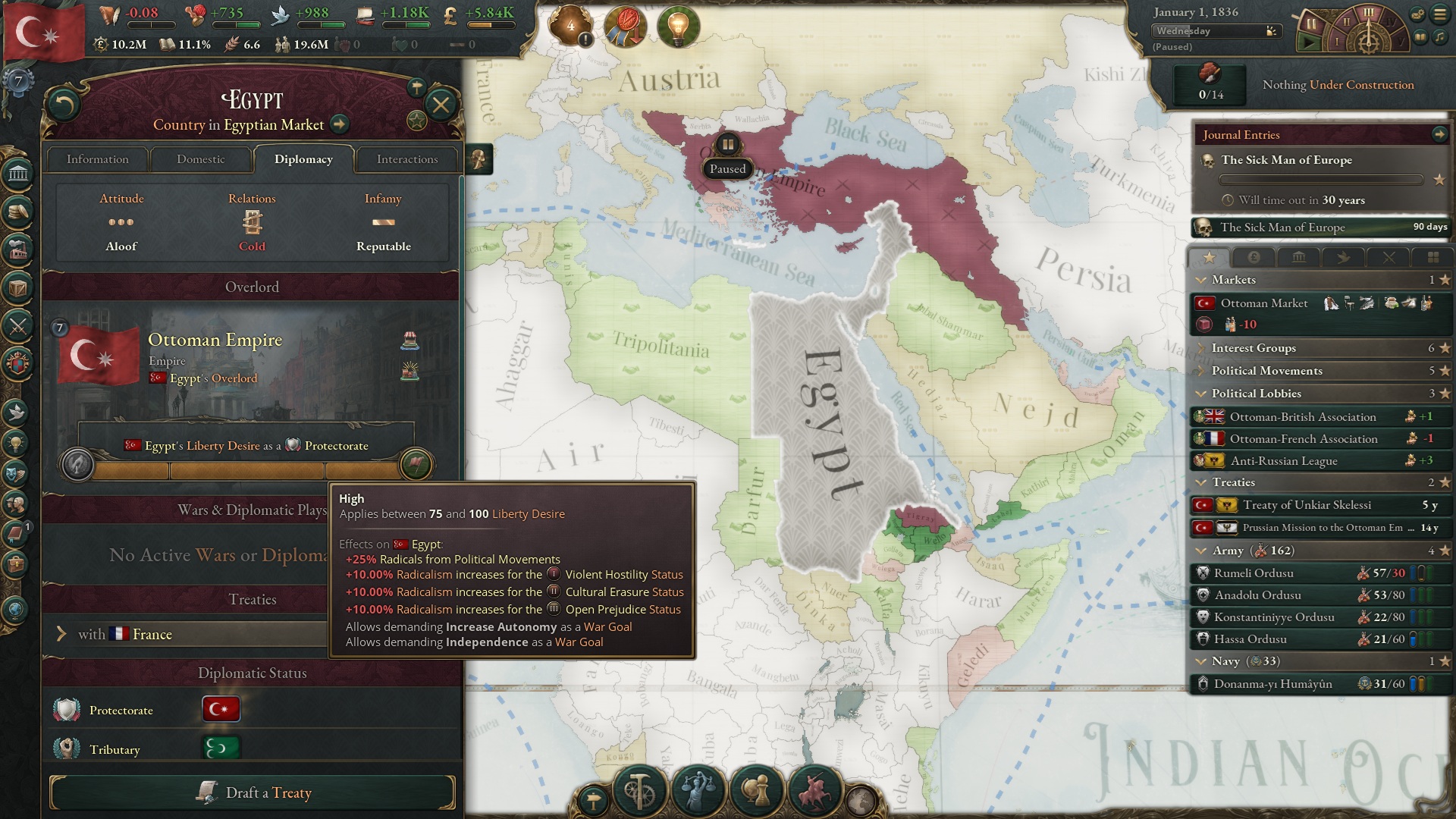The image size is (1456, 819).
Task: Open the production methods hammer-and-gears icon at bottom
Action: 639,790
